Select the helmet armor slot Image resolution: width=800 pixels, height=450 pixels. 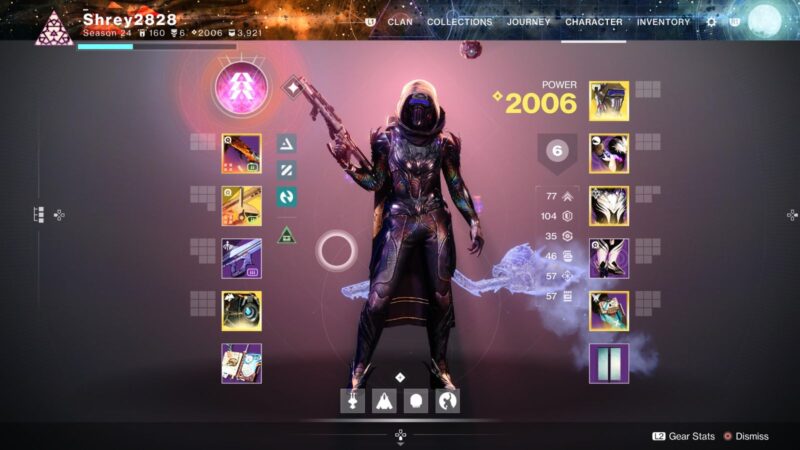pyautogui.click(x=609, y=102)
